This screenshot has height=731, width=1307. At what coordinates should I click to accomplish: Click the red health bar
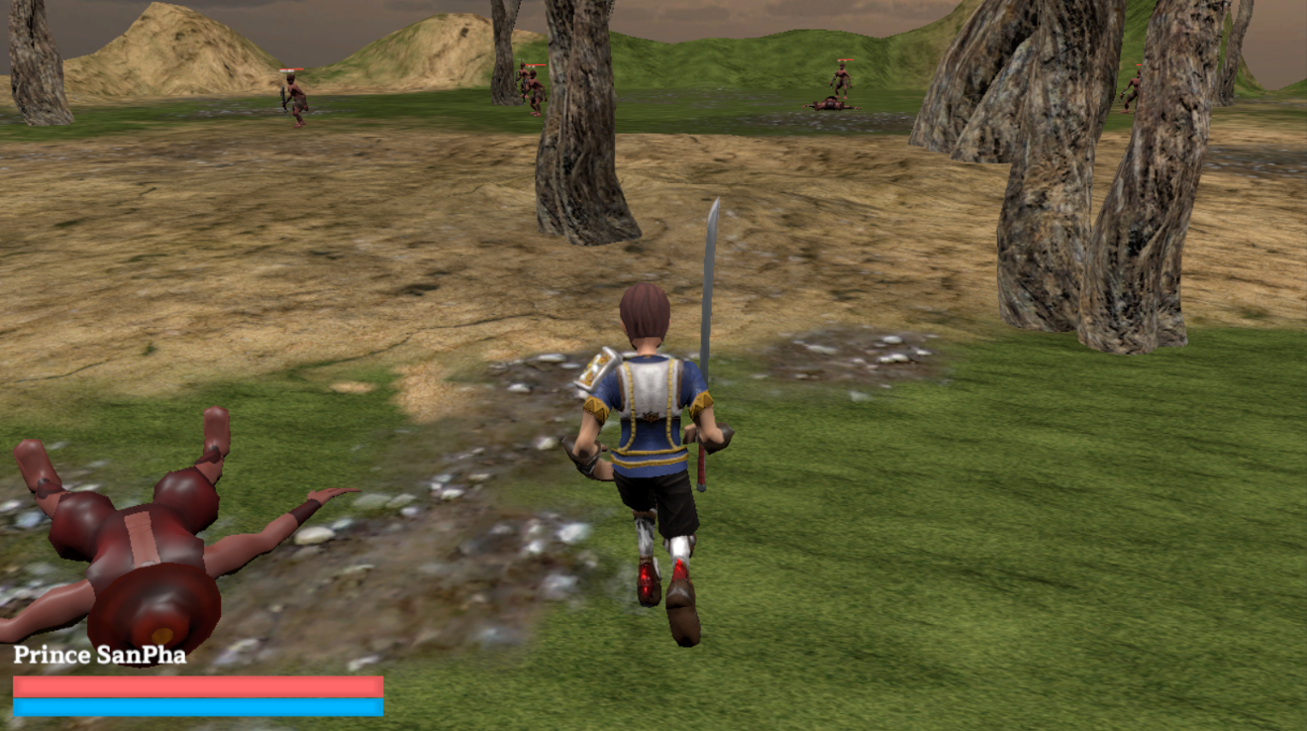195,685
